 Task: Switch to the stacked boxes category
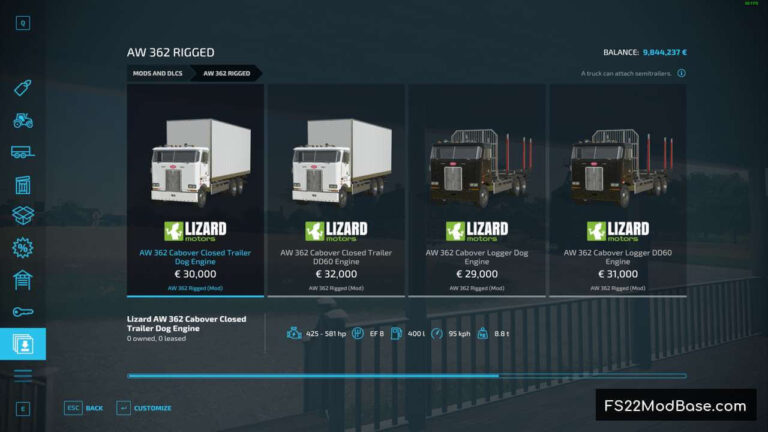(x=23, y=215)
